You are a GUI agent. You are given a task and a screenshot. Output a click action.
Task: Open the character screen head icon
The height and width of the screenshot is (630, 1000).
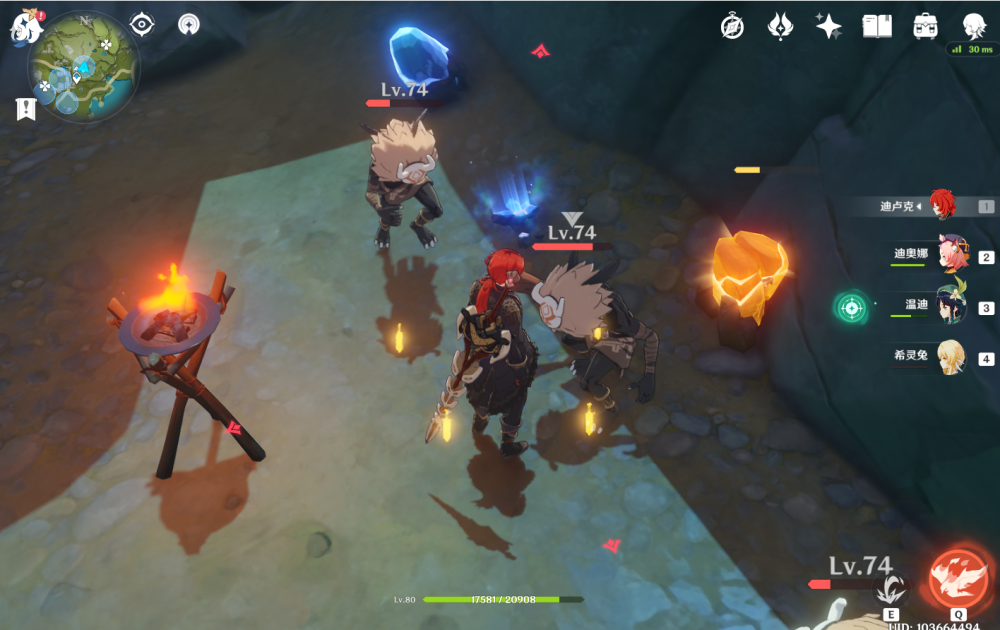point(974,27)
